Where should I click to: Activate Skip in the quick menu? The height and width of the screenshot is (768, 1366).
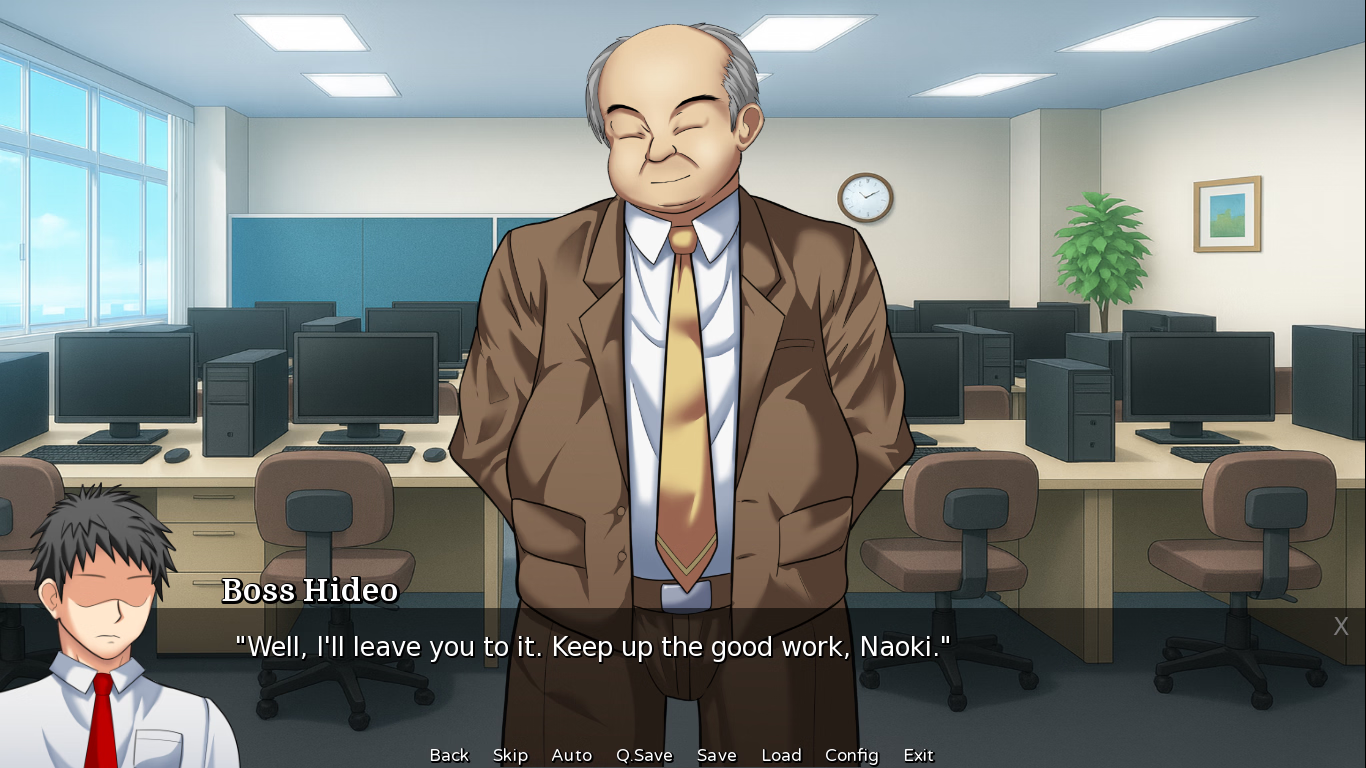510,755
